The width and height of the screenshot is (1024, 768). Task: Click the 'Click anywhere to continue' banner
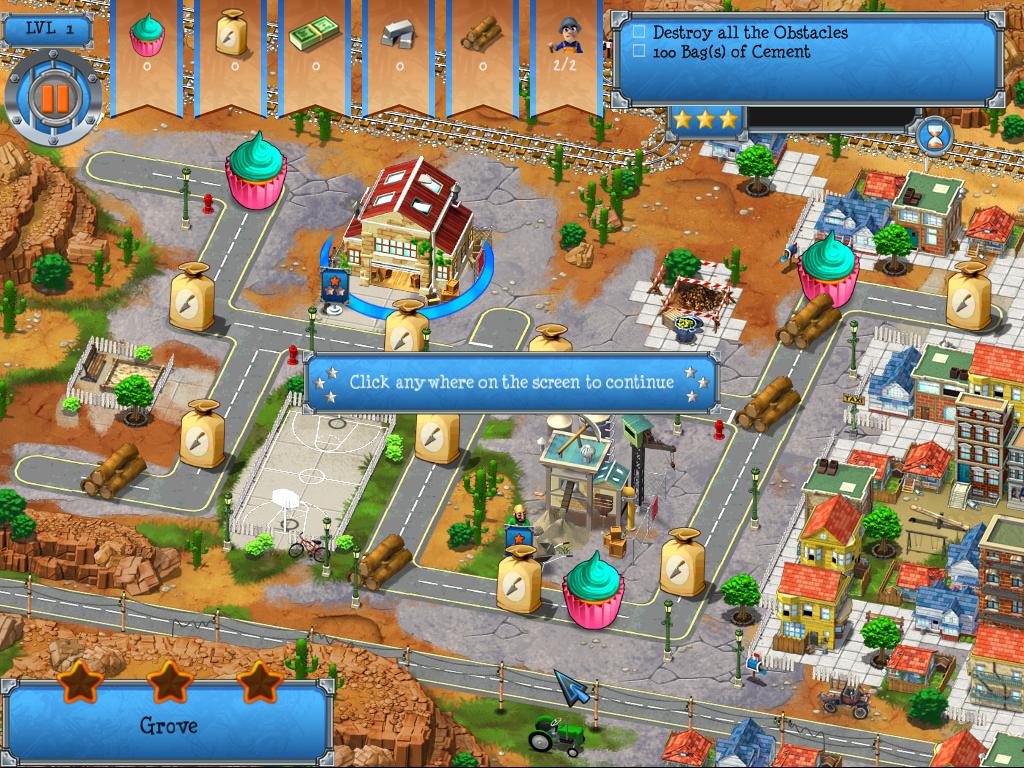511,382
